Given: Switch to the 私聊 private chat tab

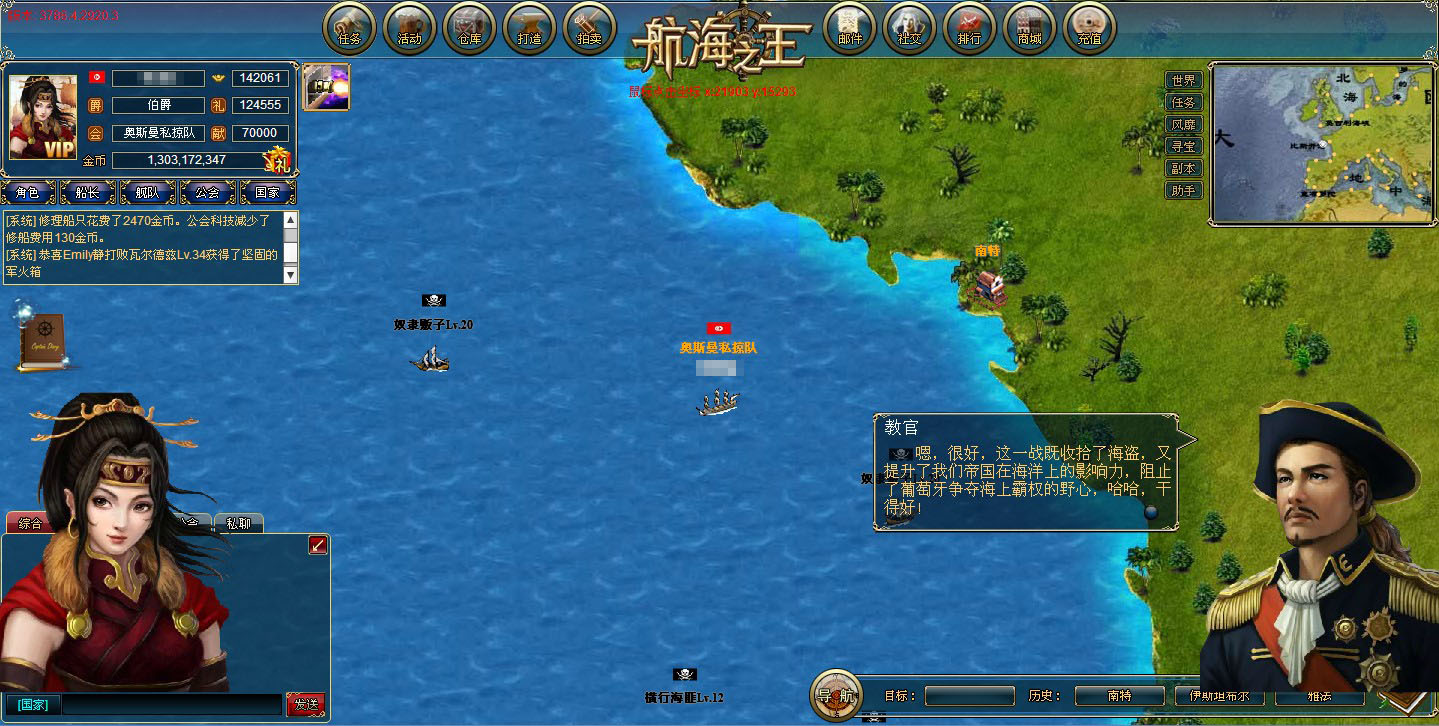Looking at the screenshot, I should pyautogui.click(x=238, y=523).
